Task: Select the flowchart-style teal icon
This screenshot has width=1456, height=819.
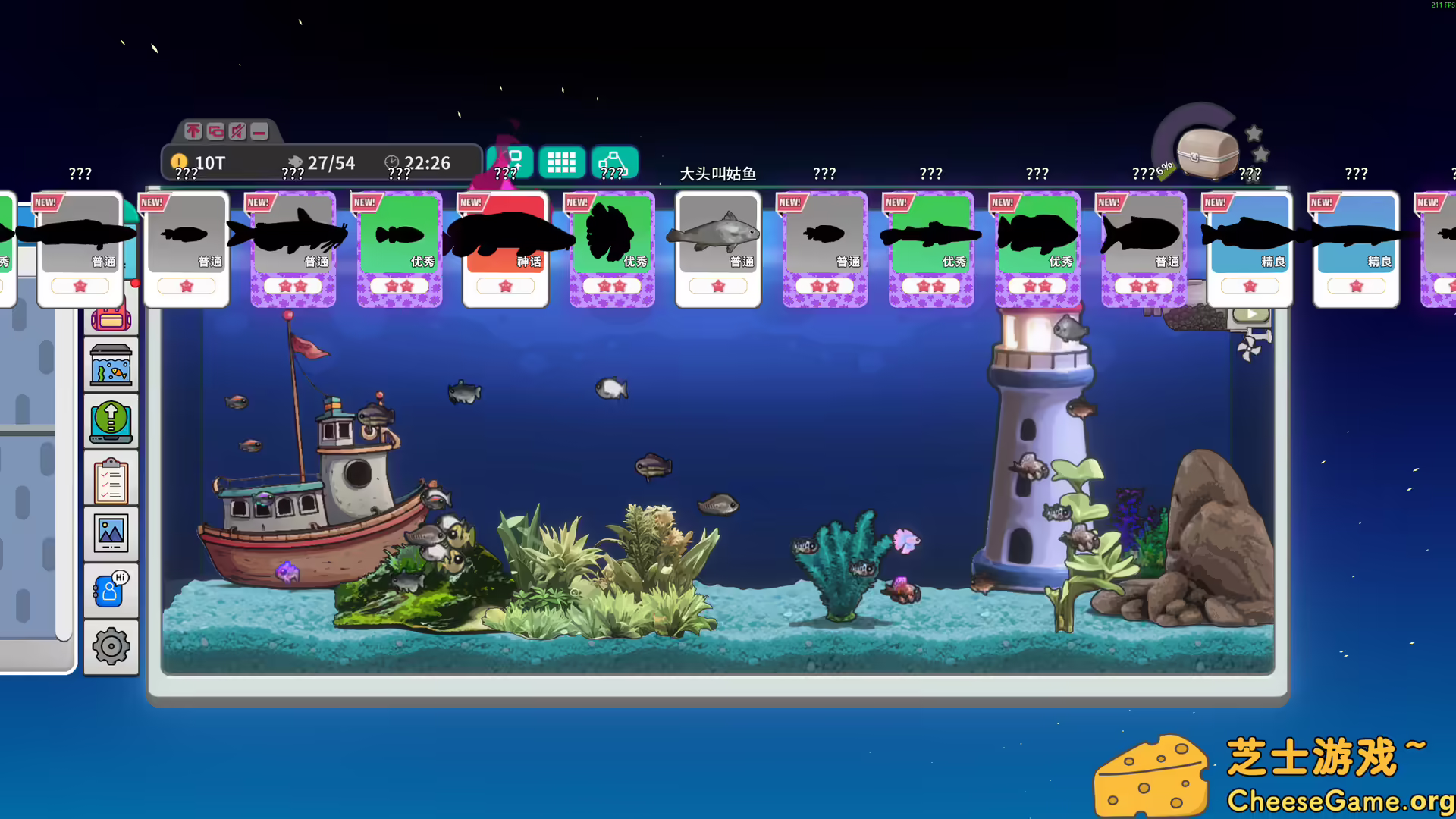Action: pos(614,162)
